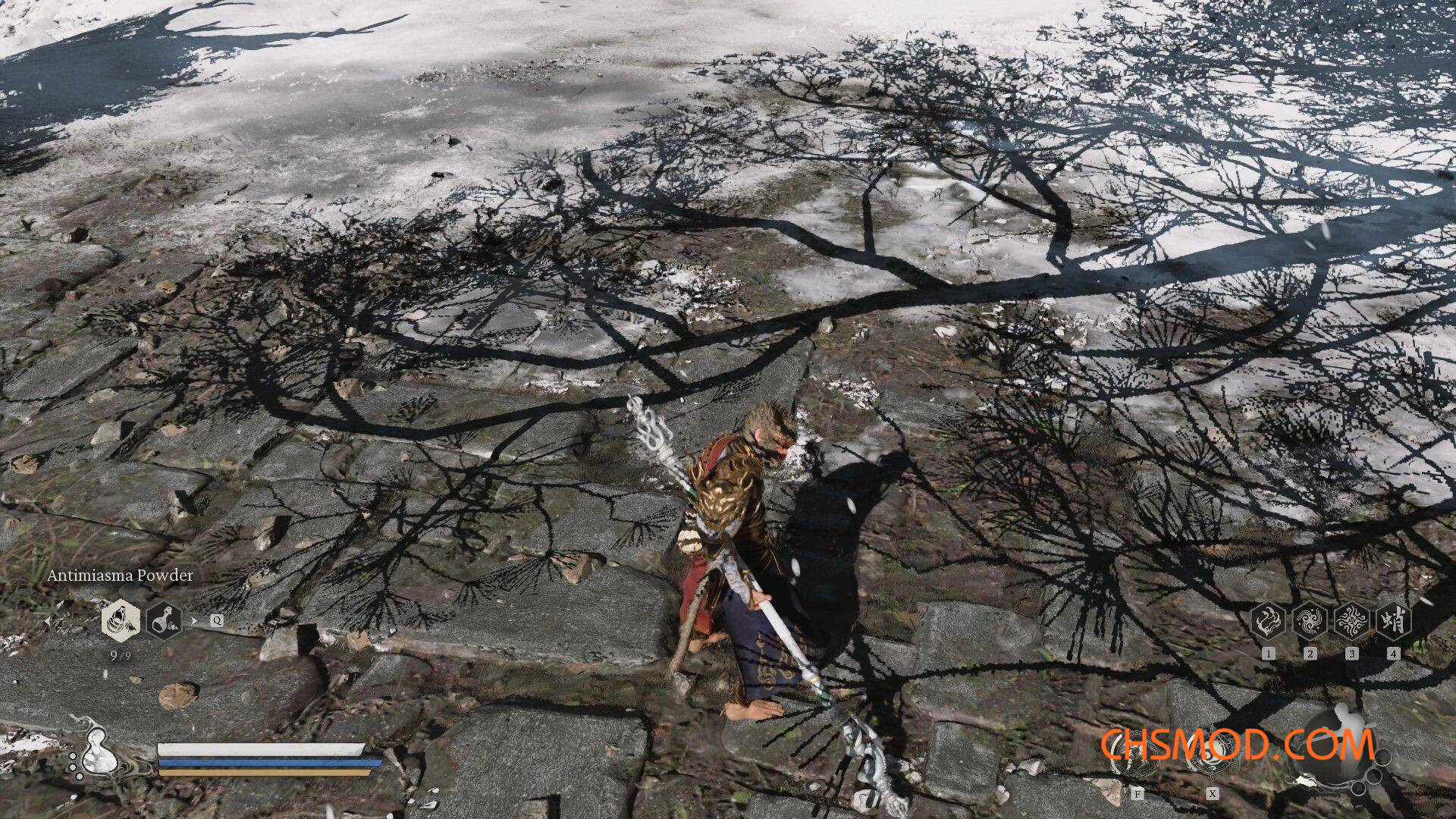The height and width of the screenshot is (819, 1456).
Task: Click the darkened secondary consumable slot icon
Action: (x=165, y=620)
